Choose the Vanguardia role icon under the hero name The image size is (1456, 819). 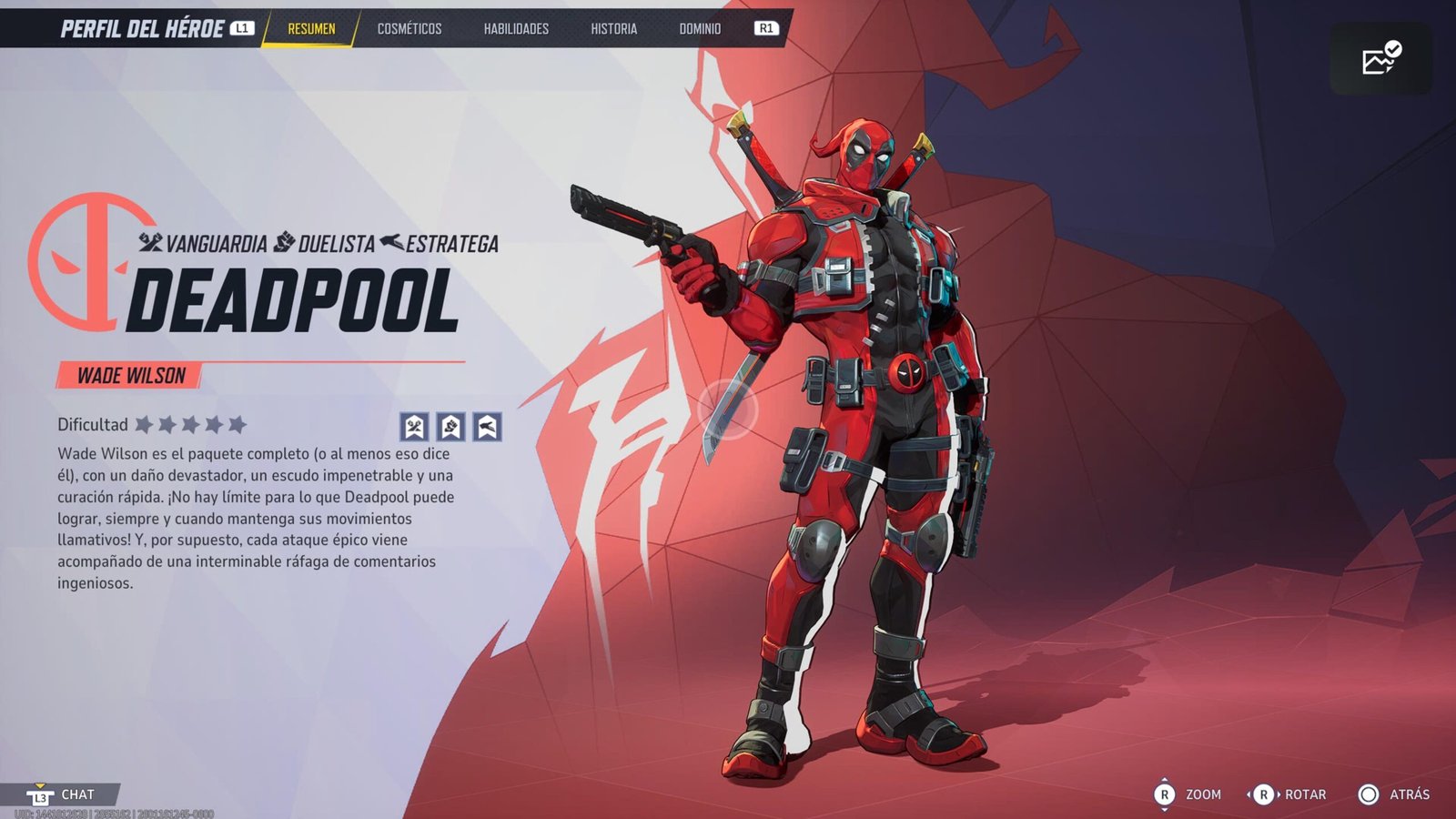point(414,426)
